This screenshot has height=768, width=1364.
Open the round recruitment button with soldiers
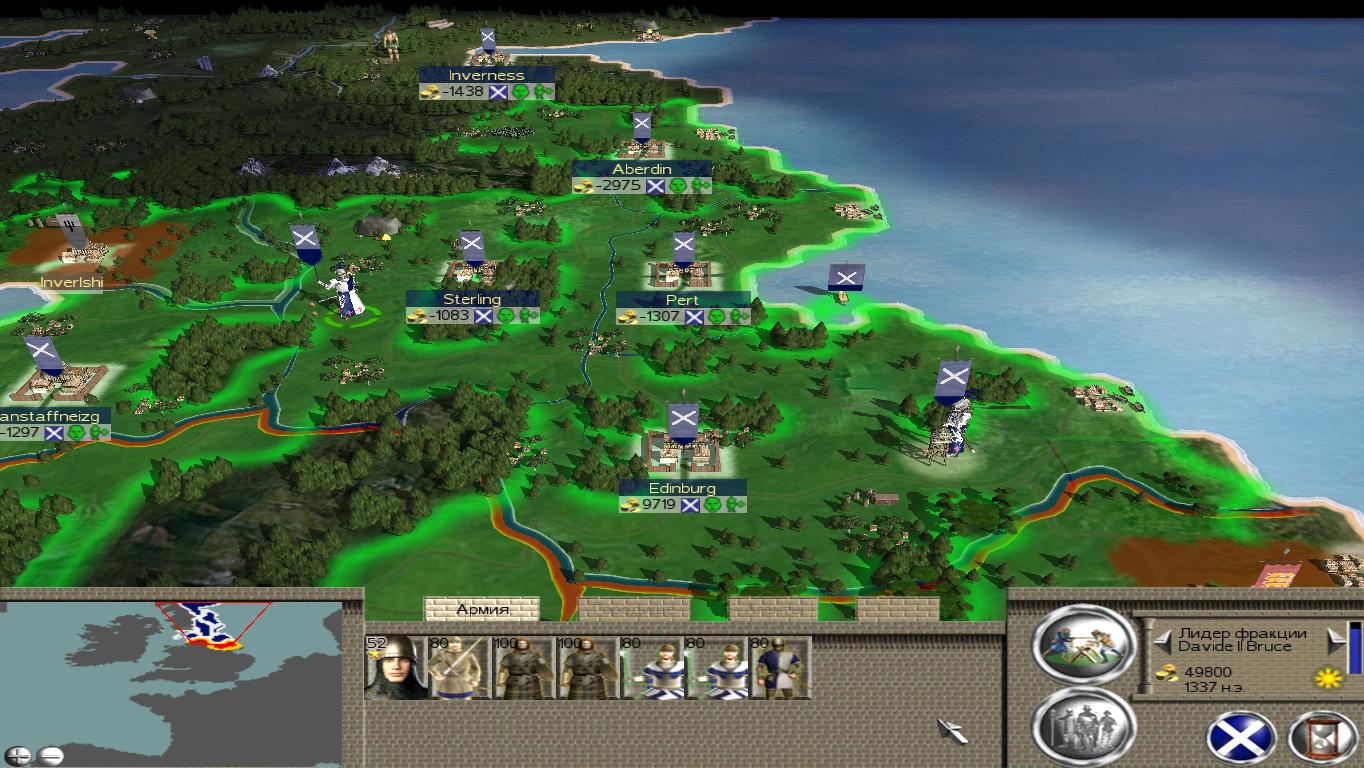(x=1083, y=725)
